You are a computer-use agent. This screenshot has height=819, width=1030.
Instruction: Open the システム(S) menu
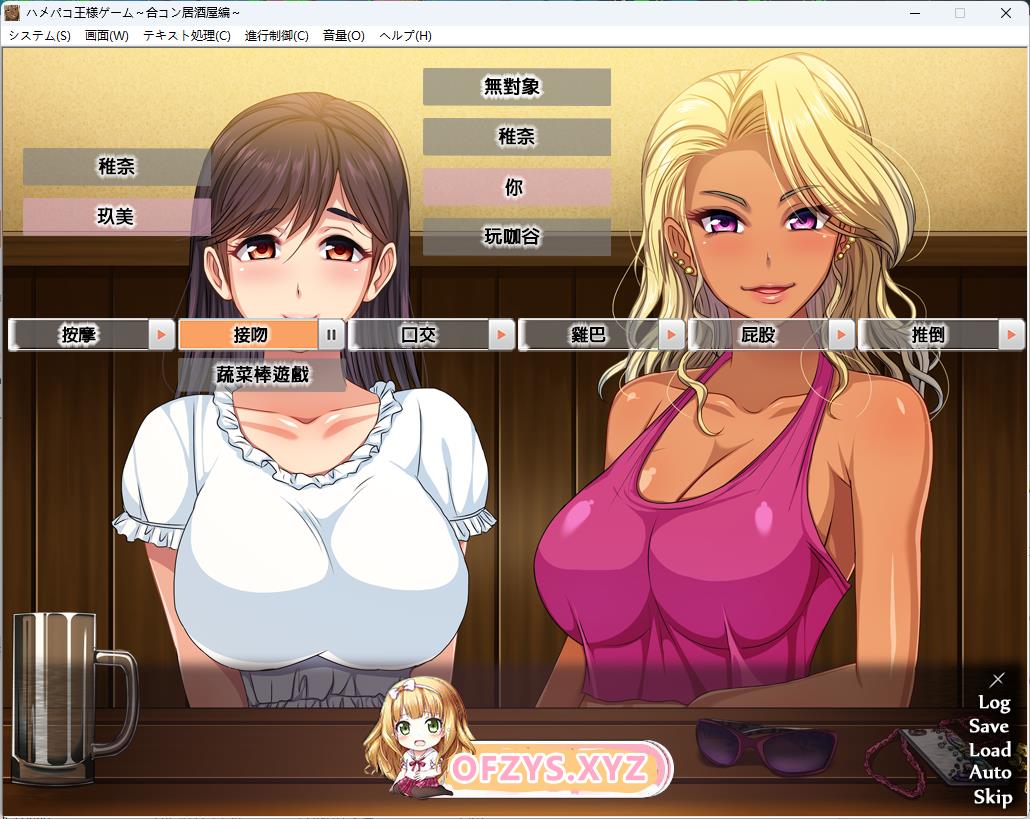(x=40, y=35)
